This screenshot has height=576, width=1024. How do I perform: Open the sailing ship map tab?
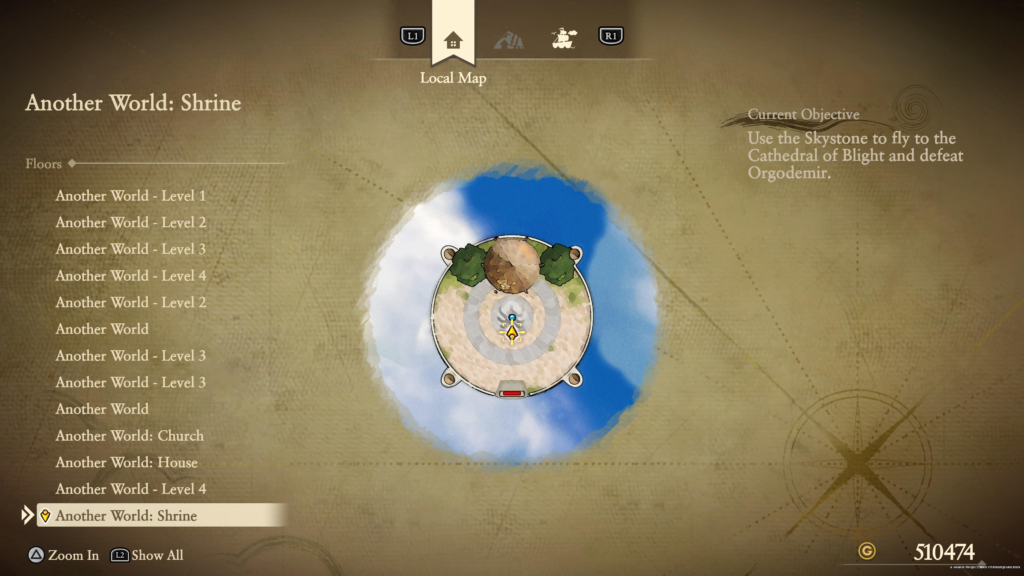pyautogui.click(x=565, y=38)
